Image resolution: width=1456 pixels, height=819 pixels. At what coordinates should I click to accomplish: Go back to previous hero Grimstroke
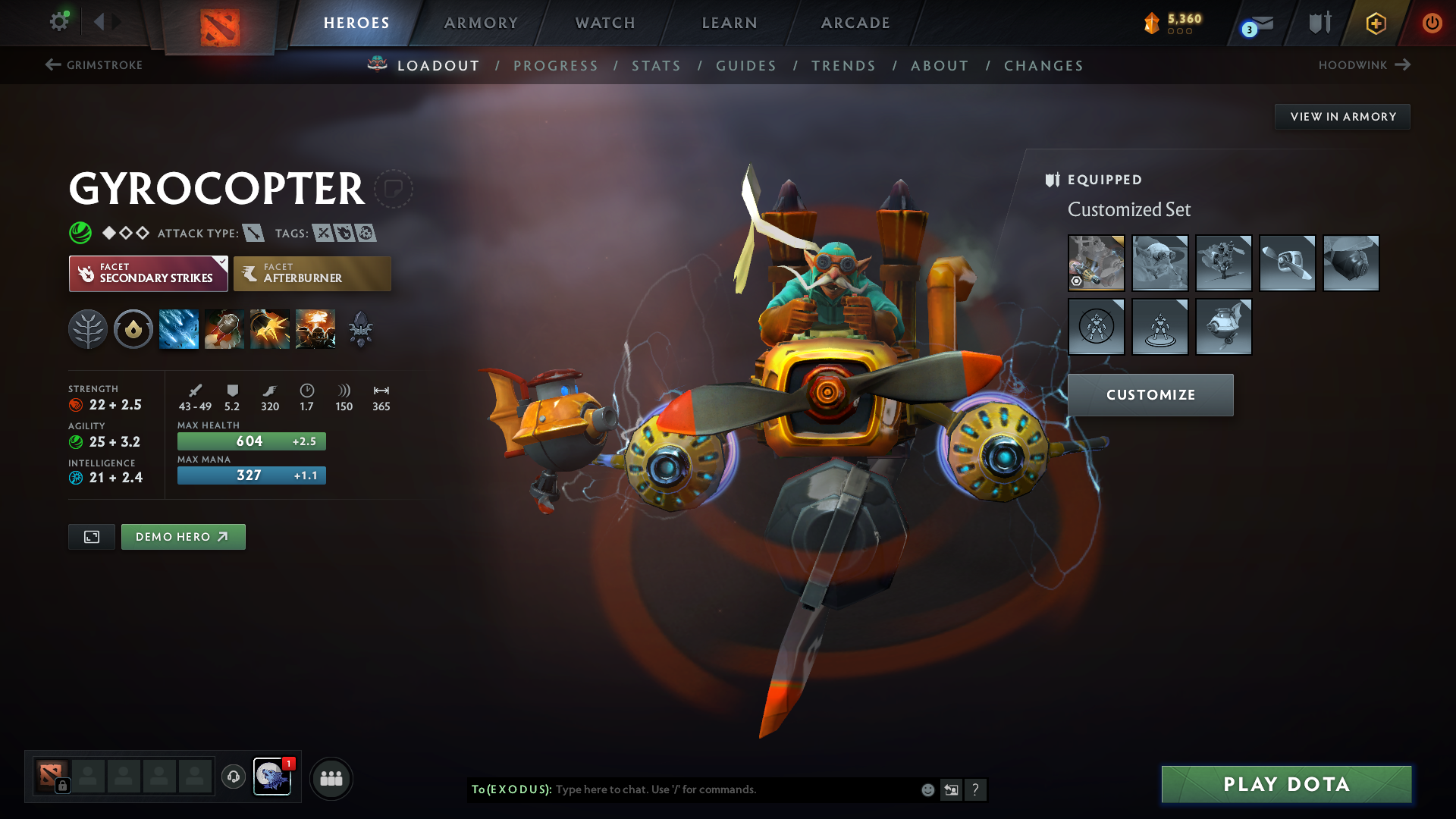tap(94, 65)
